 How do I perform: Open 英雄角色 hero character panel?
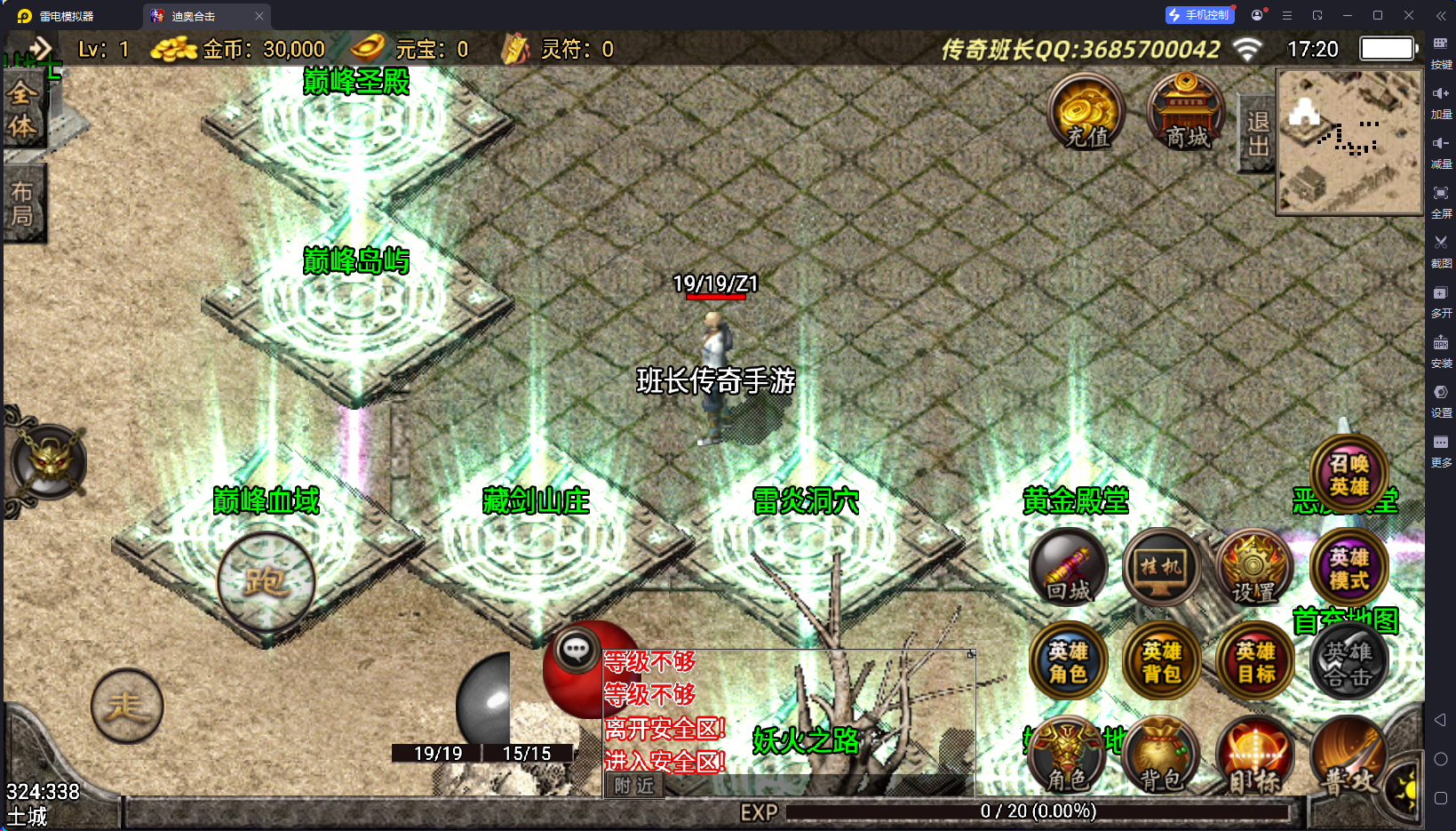click(1068, 662)
